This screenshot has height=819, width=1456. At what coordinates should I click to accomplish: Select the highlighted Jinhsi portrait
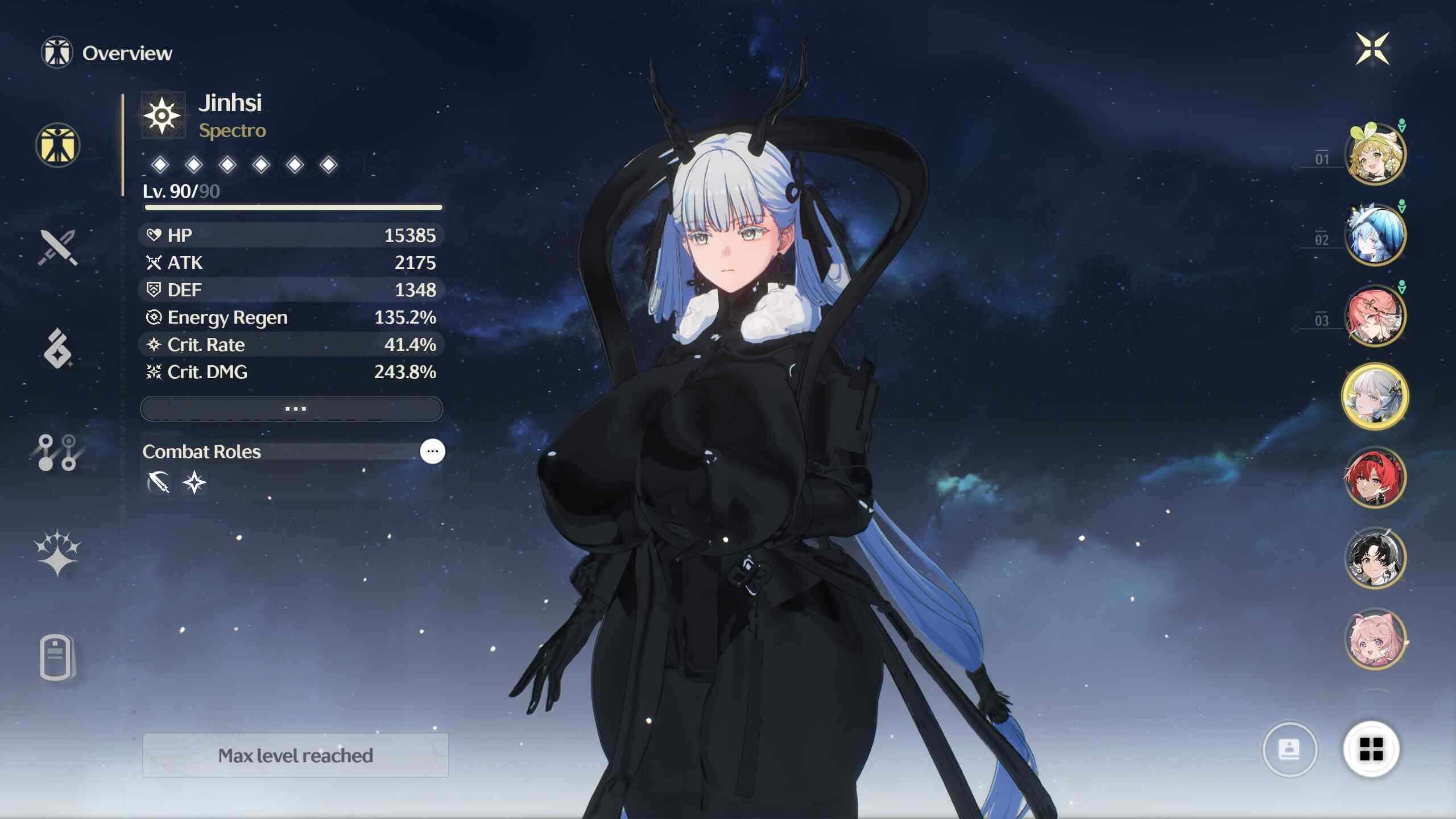point(1375,397)
